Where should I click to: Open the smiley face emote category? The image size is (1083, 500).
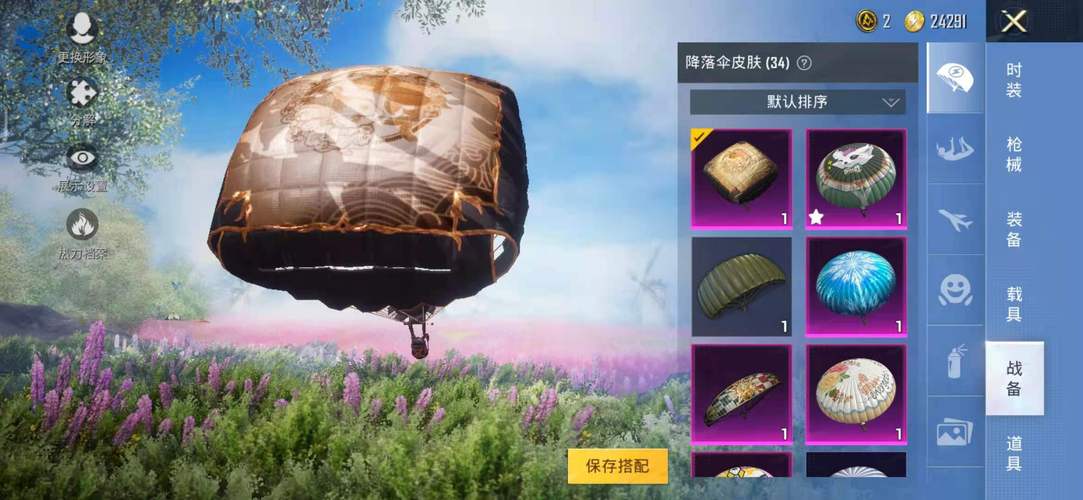[x=955, y=290]
